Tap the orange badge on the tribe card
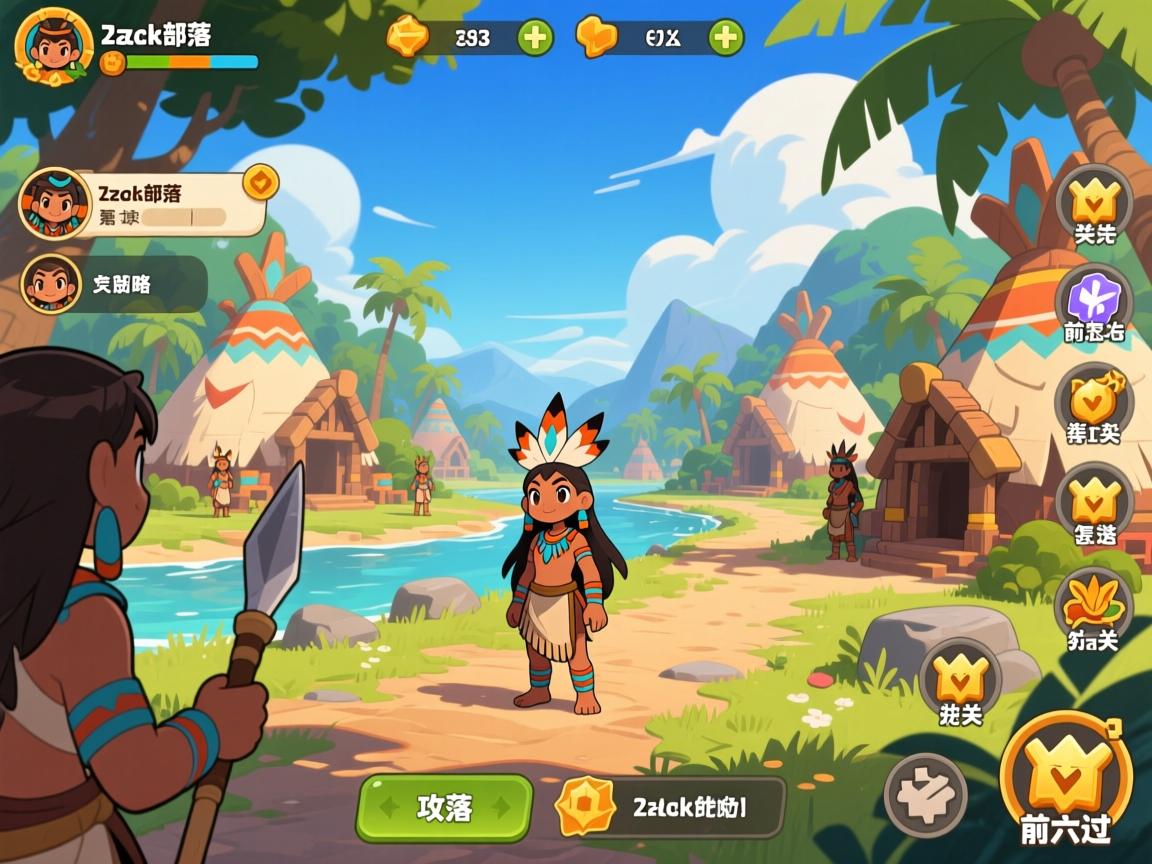1152x864 pixels. tap(261, 182)
